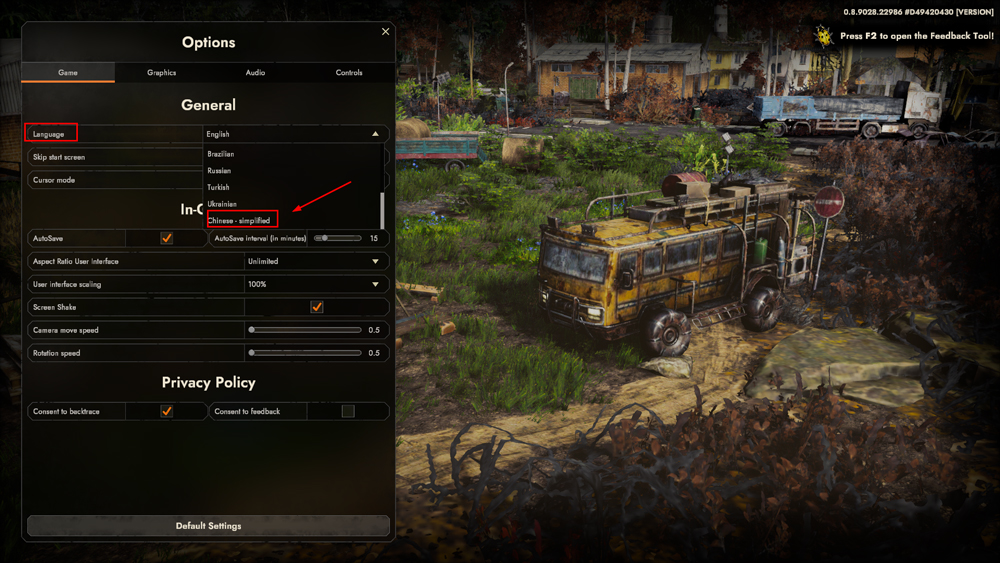Enable Consent to feedback checkbox
Image resolution: width=1000 pixels, height=563 pixels.
(348, 411)
